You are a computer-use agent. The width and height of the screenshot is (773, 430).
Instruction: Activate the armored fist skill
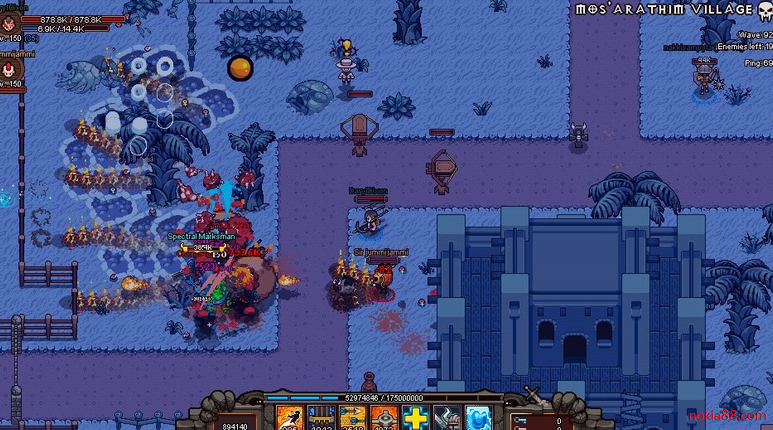tap(446, 418)
